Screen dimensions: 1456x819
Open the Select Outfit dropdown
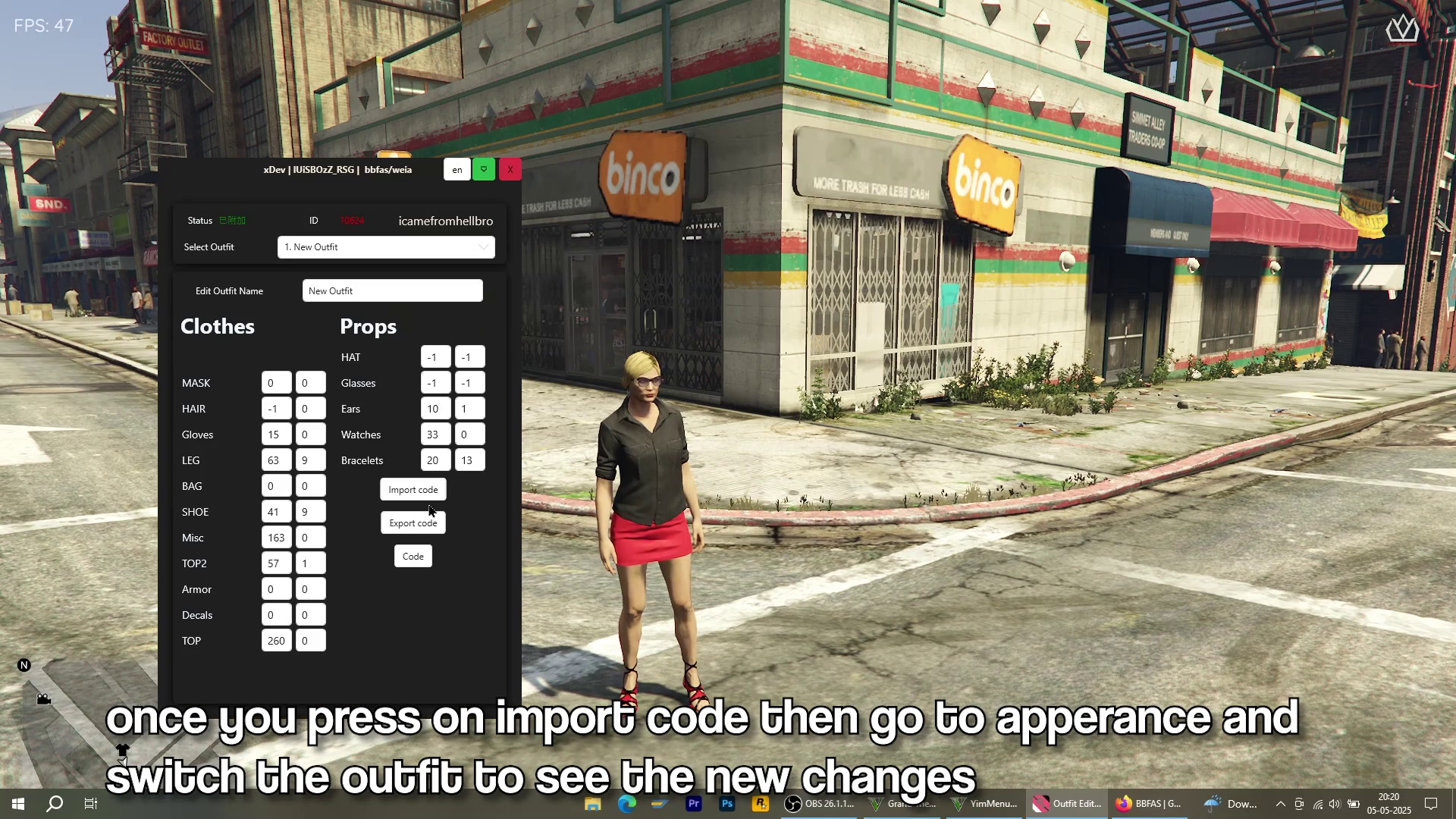coord(386,247)
